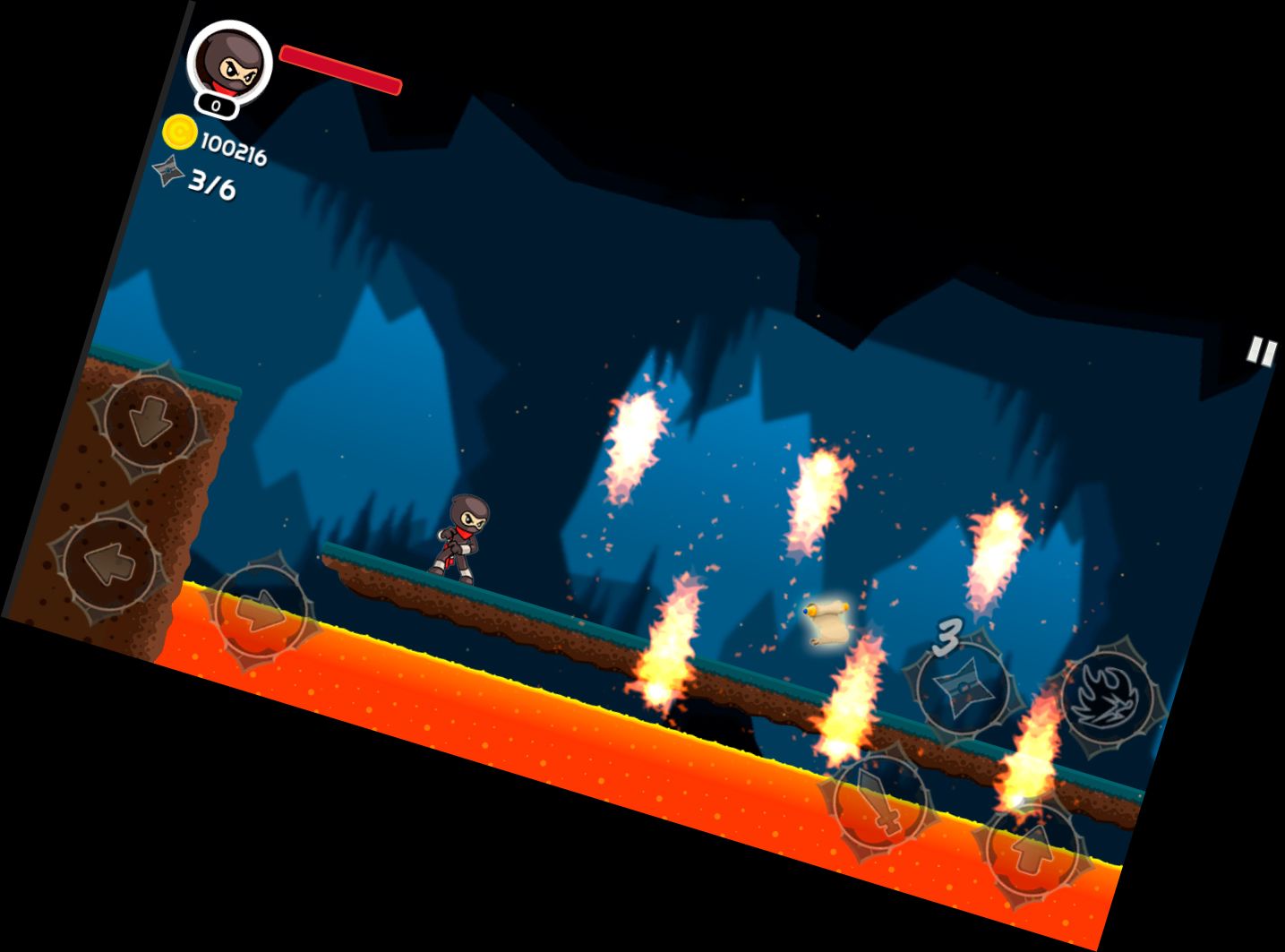The image size is (1285, 952).
Task: Jump with the up arrow button
Action: [x=1033, y=848]
